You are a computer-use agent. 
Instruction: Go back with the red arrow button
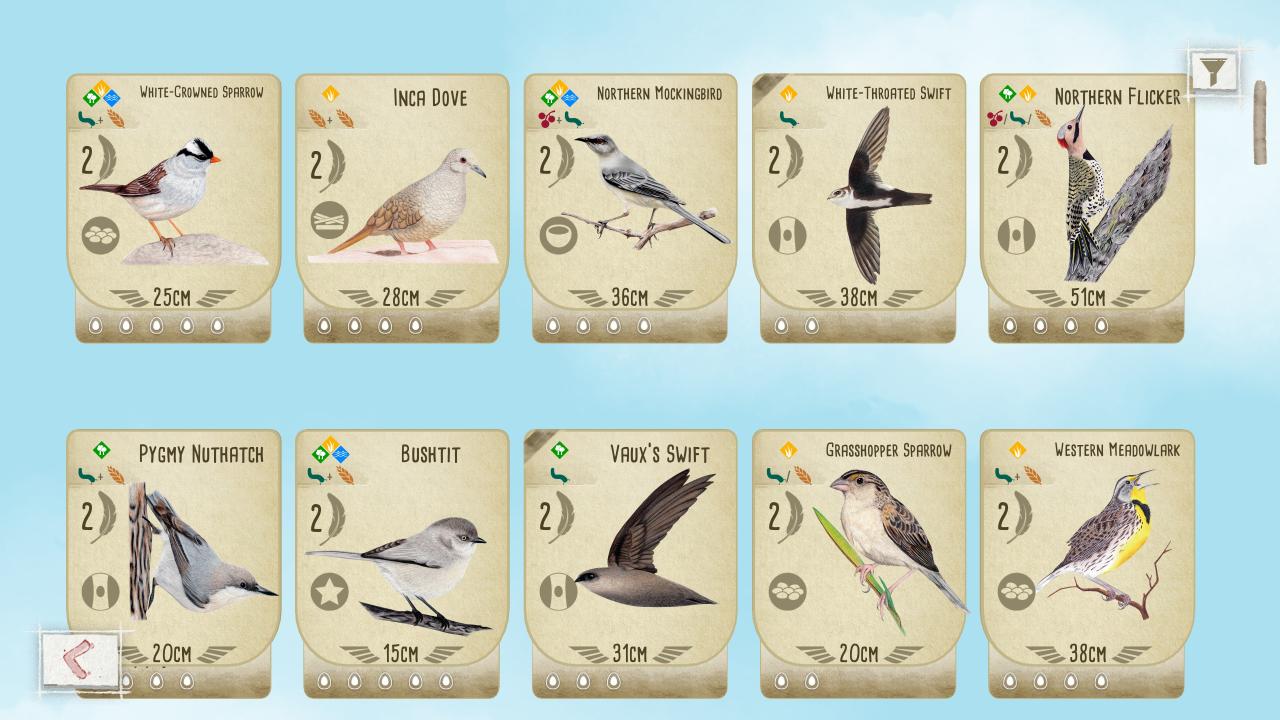tap(80, 660)
